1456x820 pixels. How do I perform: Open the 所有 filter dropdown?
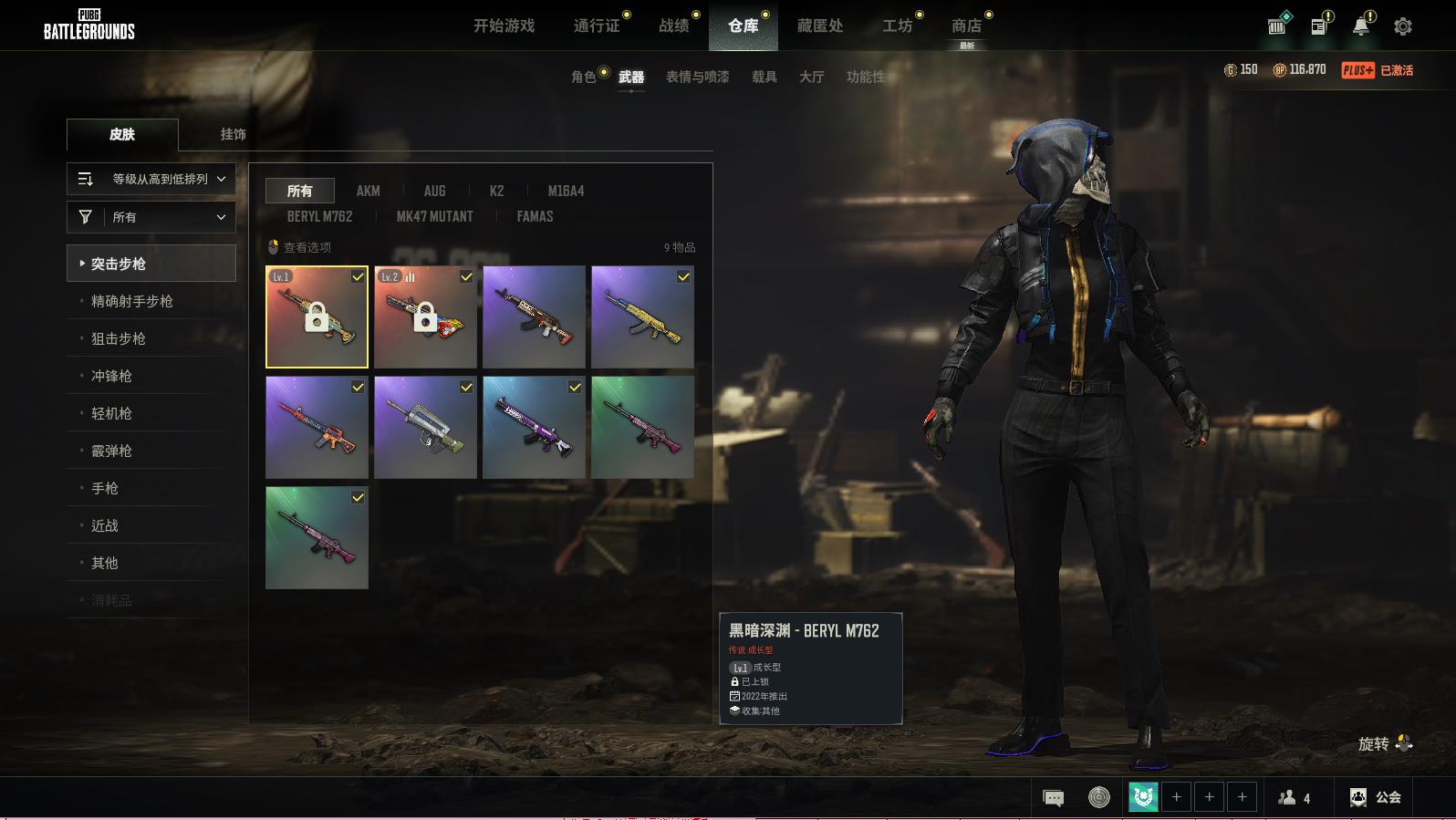pos(151,217)
